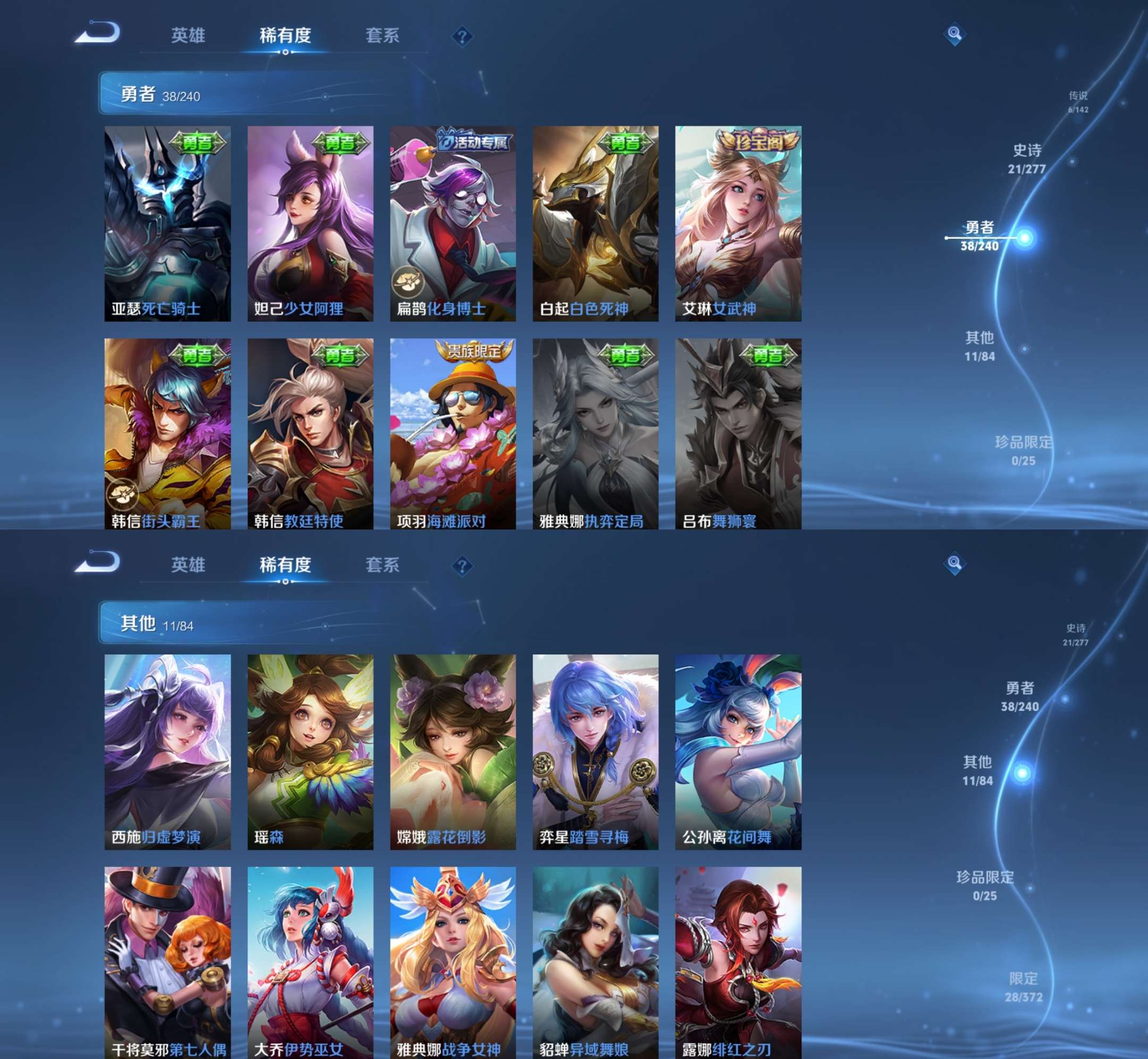View the 项羽 海滩派对 skin
This screenshot has width=1148, height=1059.
tap(452, 433)
